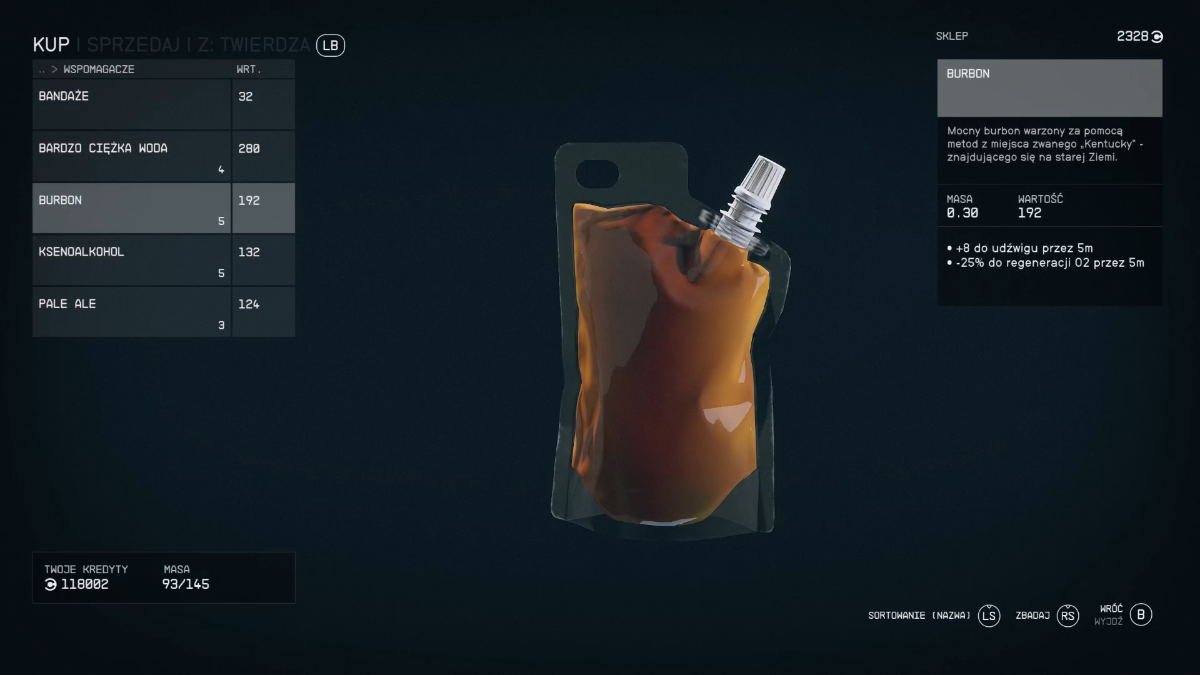Go back using Wróć
The width and height of the screenshot is (1200, 675).
pyautogui.click(x=1142, y=614)
